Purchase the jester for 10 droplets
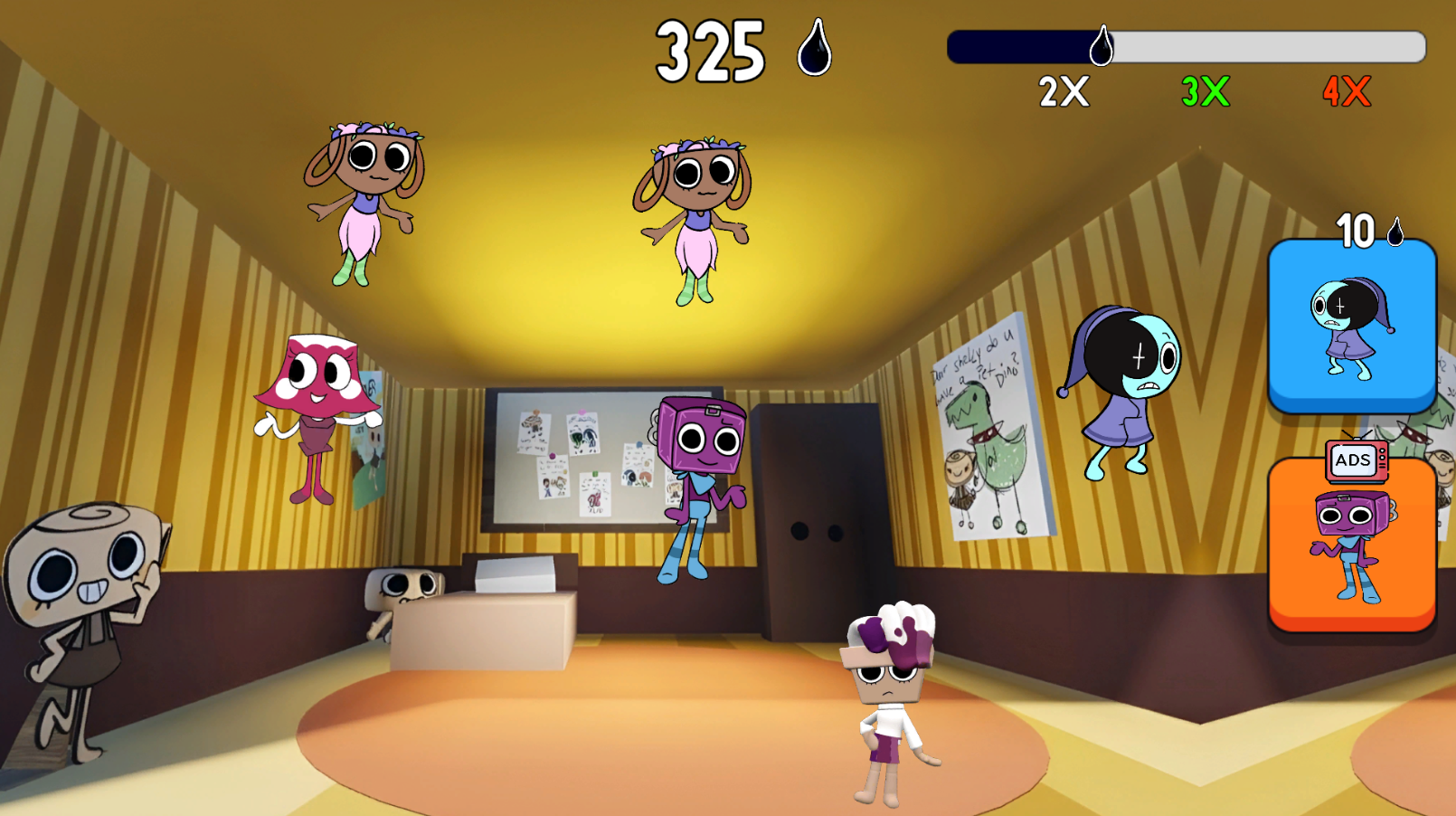 click(1351, 326)
